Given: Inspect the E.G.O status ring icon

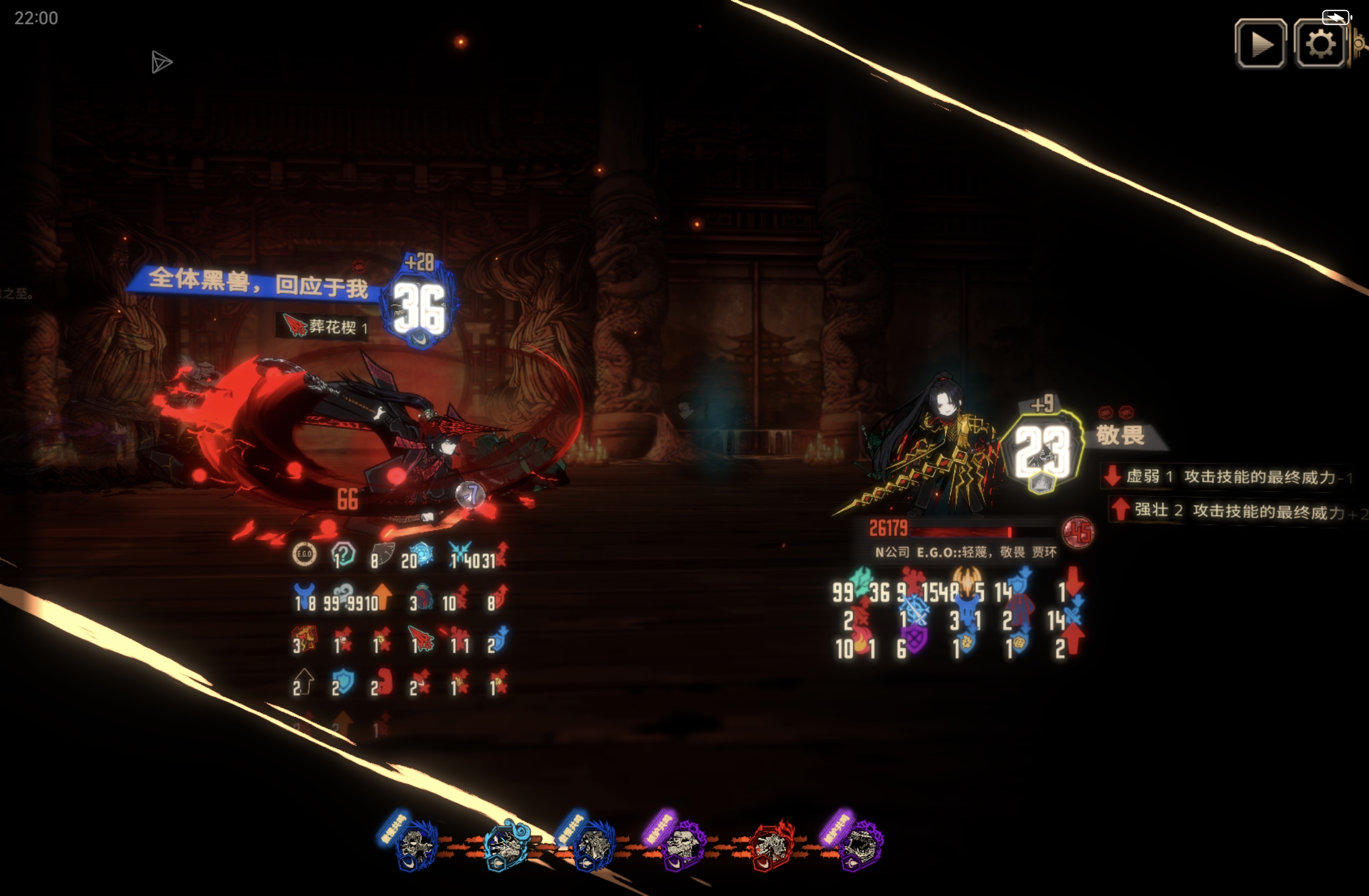Looking at the screenshot, I should click(304, 554).
